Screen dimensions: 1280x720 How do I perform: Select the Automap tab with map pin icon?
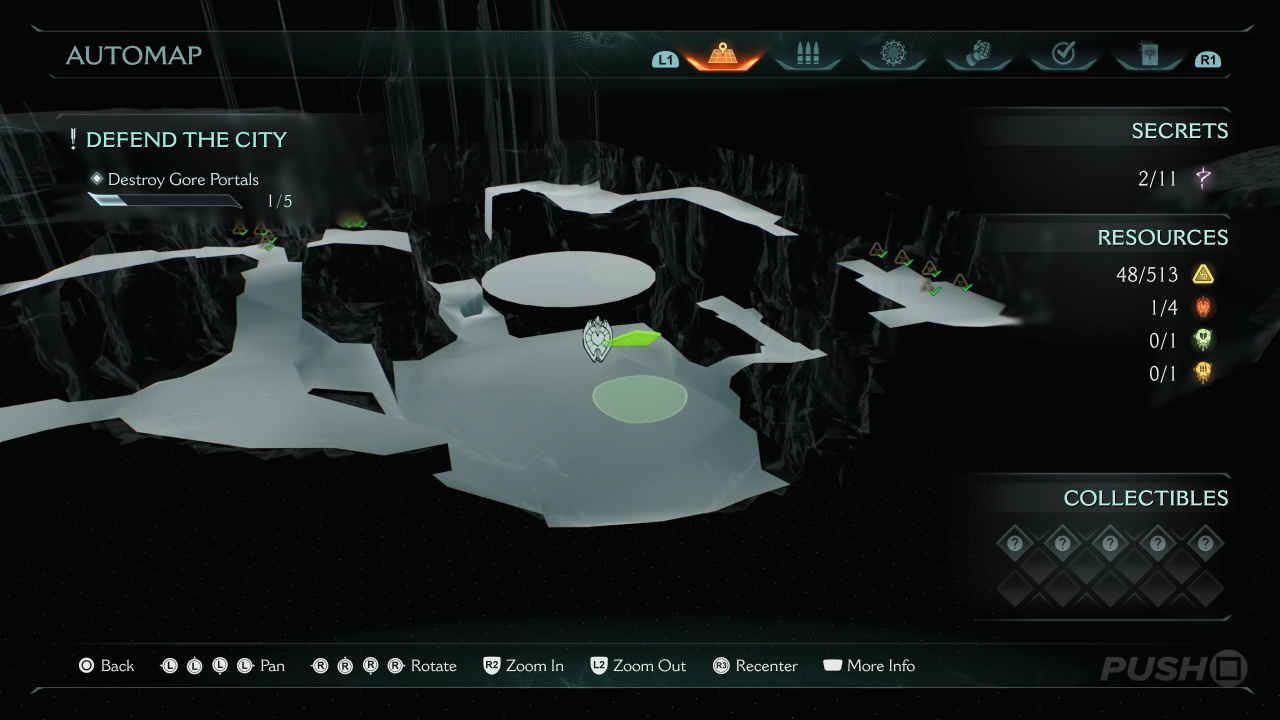[722, 55]
